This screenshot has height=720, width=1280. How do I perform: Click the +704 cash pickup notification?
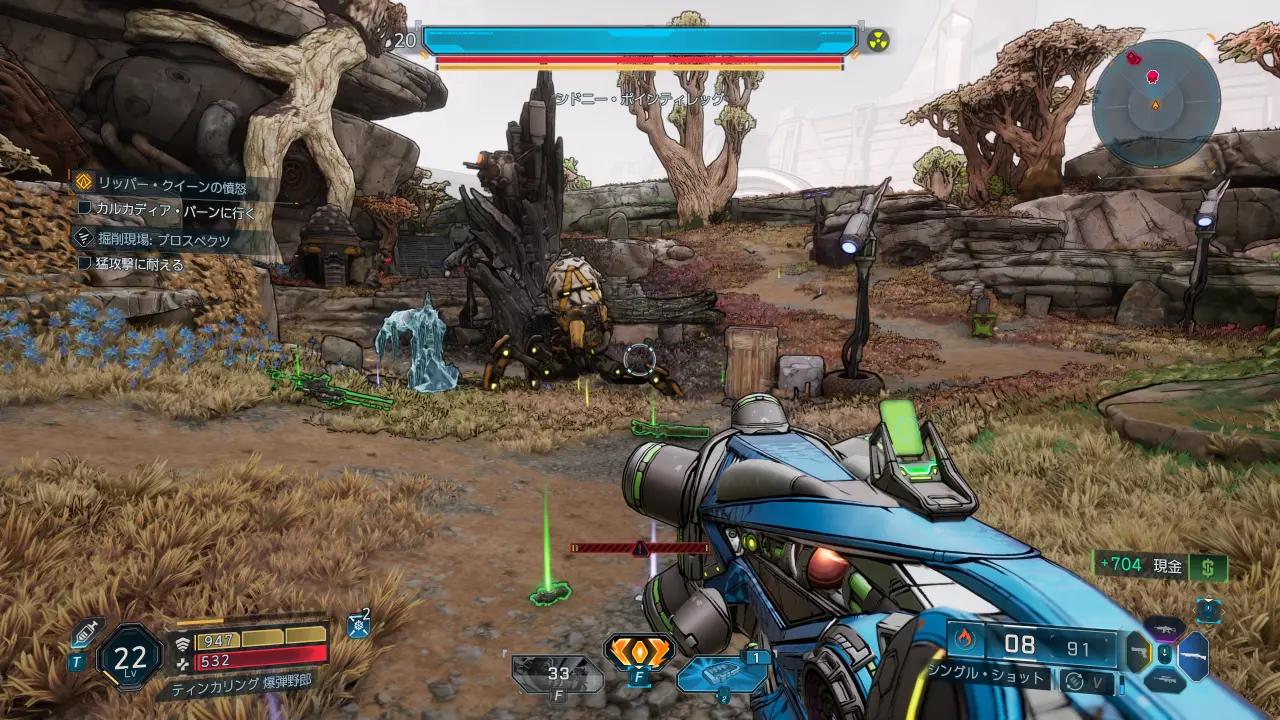(x=1160, y=566)
